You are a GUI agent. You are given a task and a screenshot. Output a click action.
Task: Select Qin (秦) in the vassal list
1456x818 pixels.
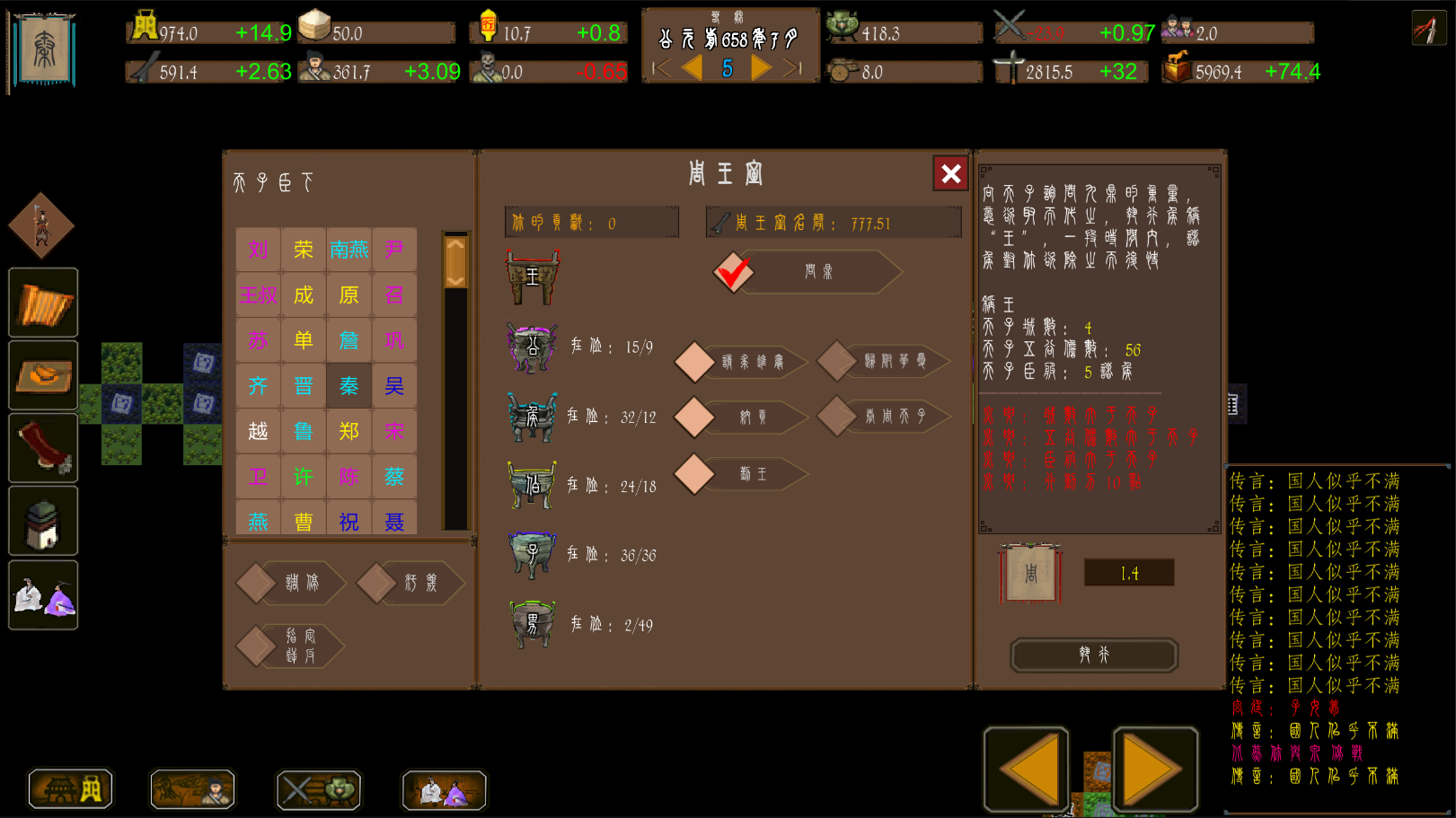pos(349,385)
